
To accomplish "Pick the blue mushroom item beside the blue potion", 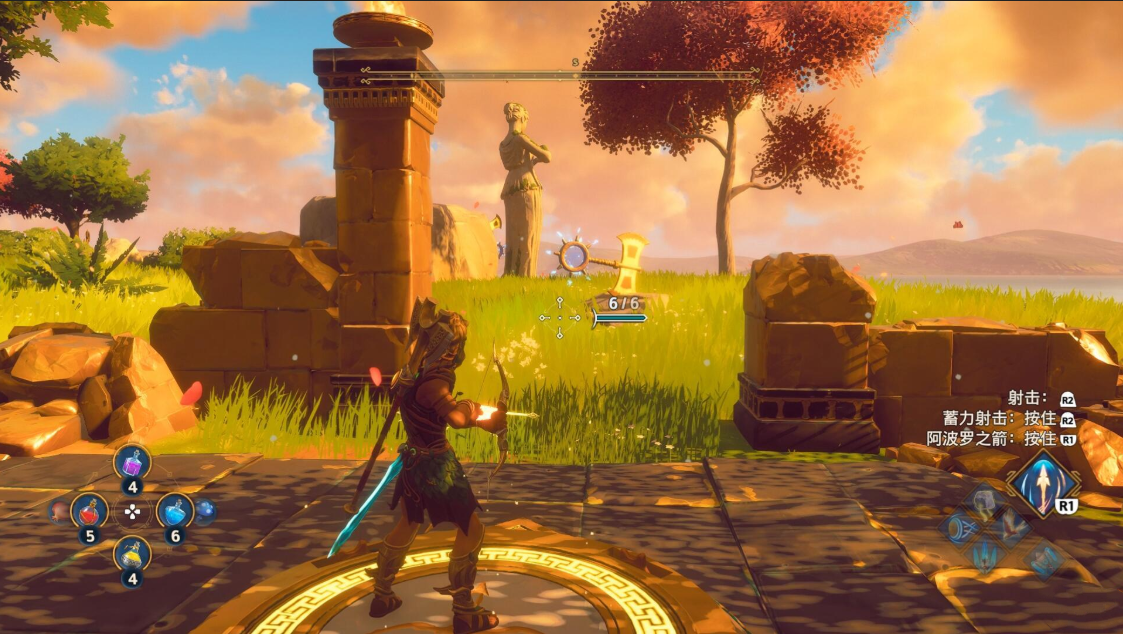I will pos(205,510).
